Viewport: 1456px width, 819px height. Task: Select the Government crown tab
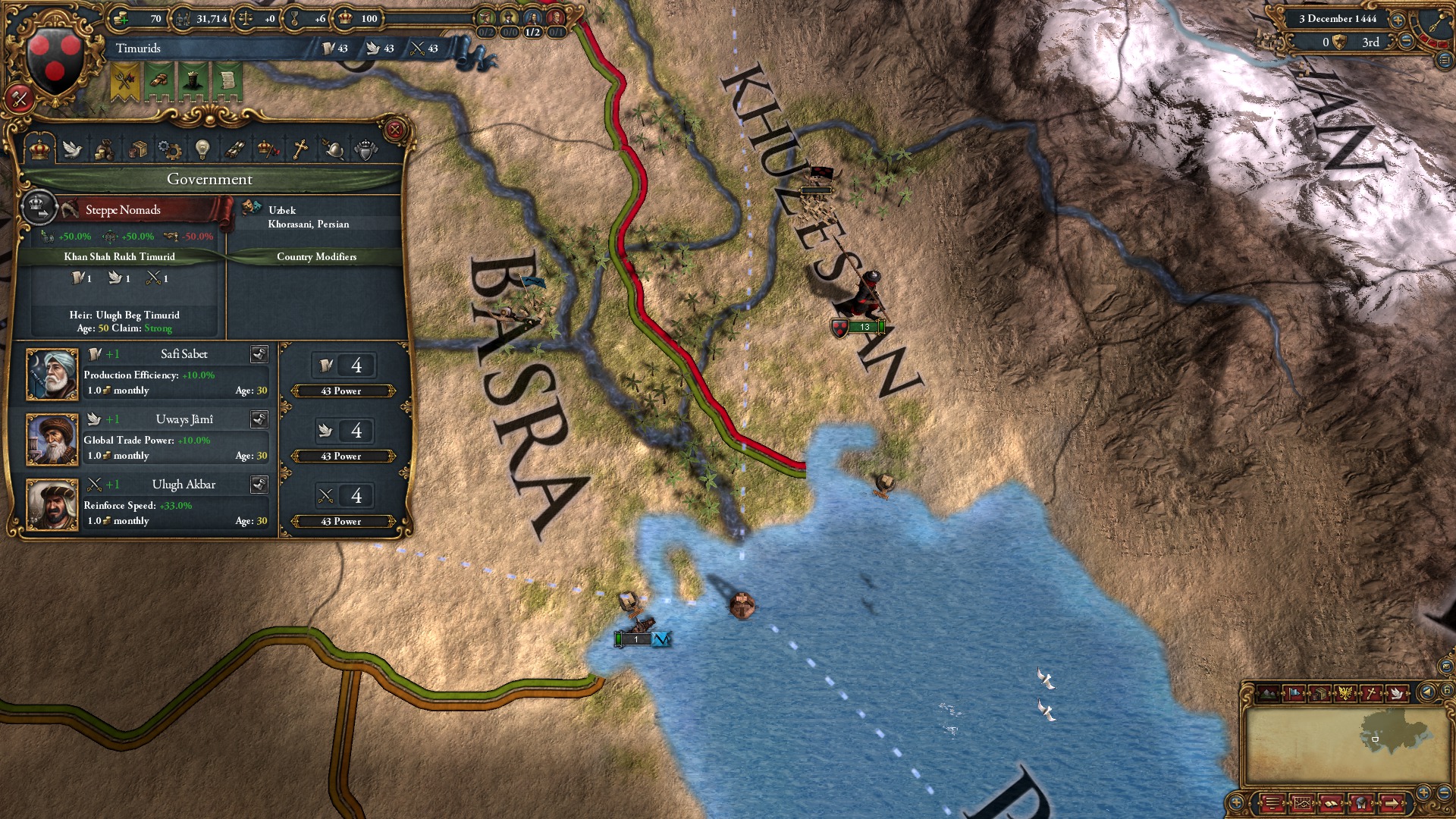tap(38, 149)
